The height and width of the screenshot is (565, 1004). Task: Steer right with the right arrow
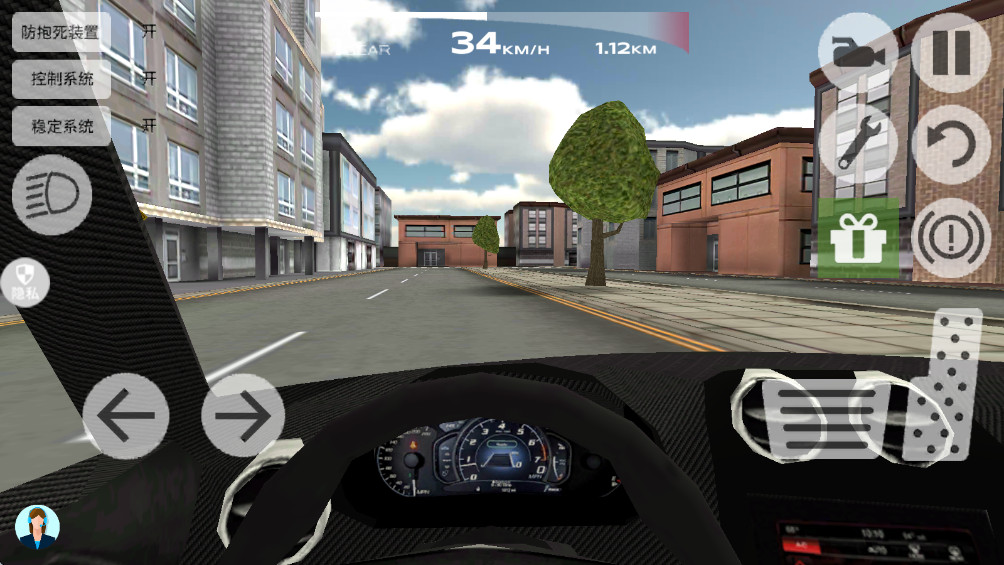243,415
